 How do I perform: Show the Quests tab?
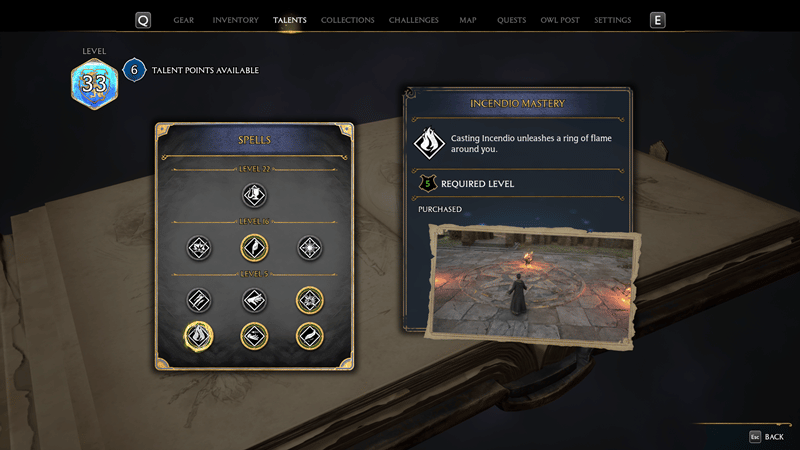511,20
